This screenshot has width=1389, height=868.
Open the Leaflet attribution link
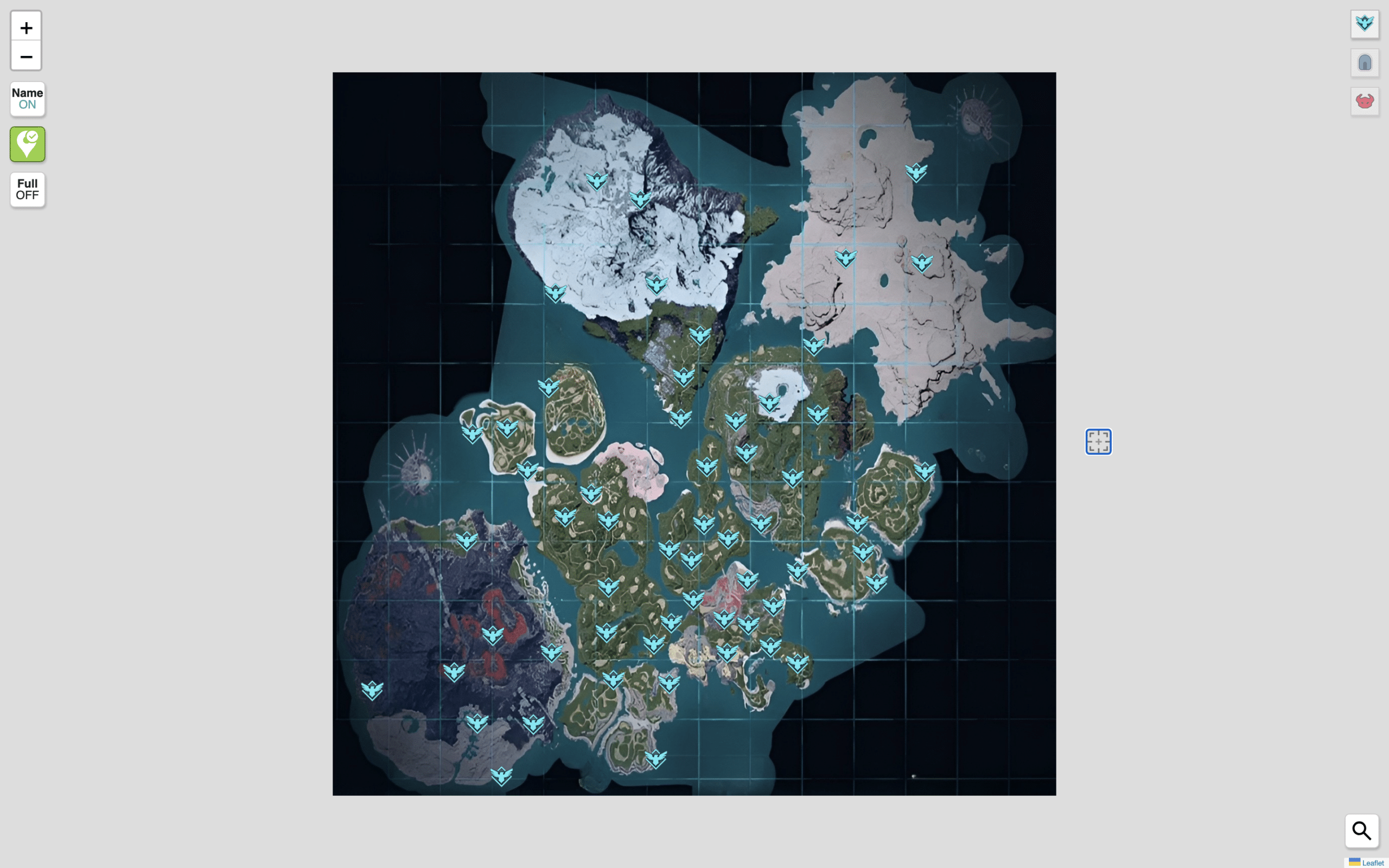coord(1373,862)
